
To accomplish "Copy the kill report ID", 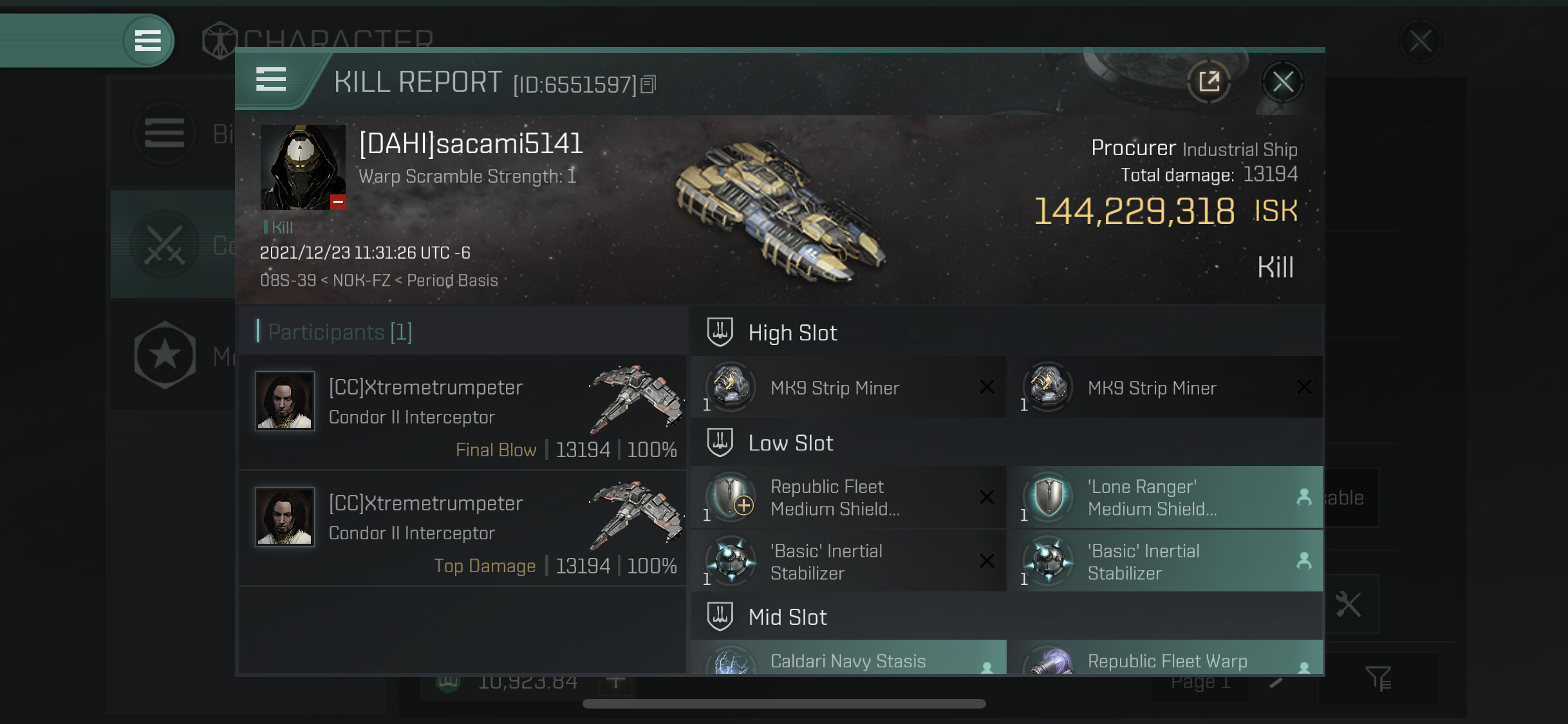I will (x=649, y=84).
